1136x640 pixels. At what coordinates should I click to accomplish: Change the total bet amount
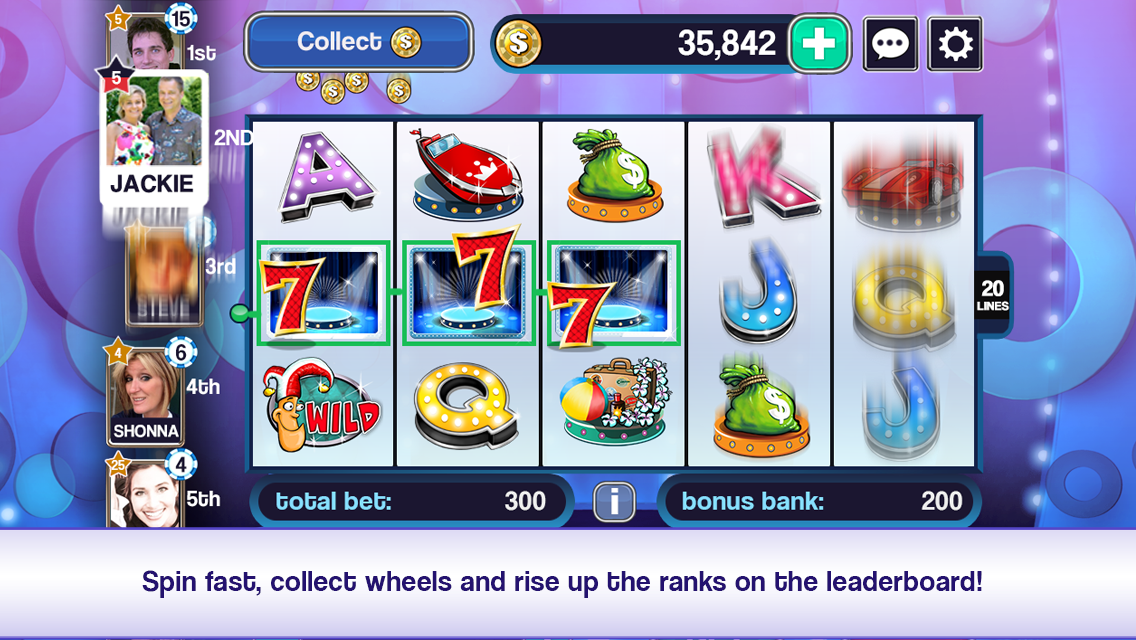pos(410,501)
